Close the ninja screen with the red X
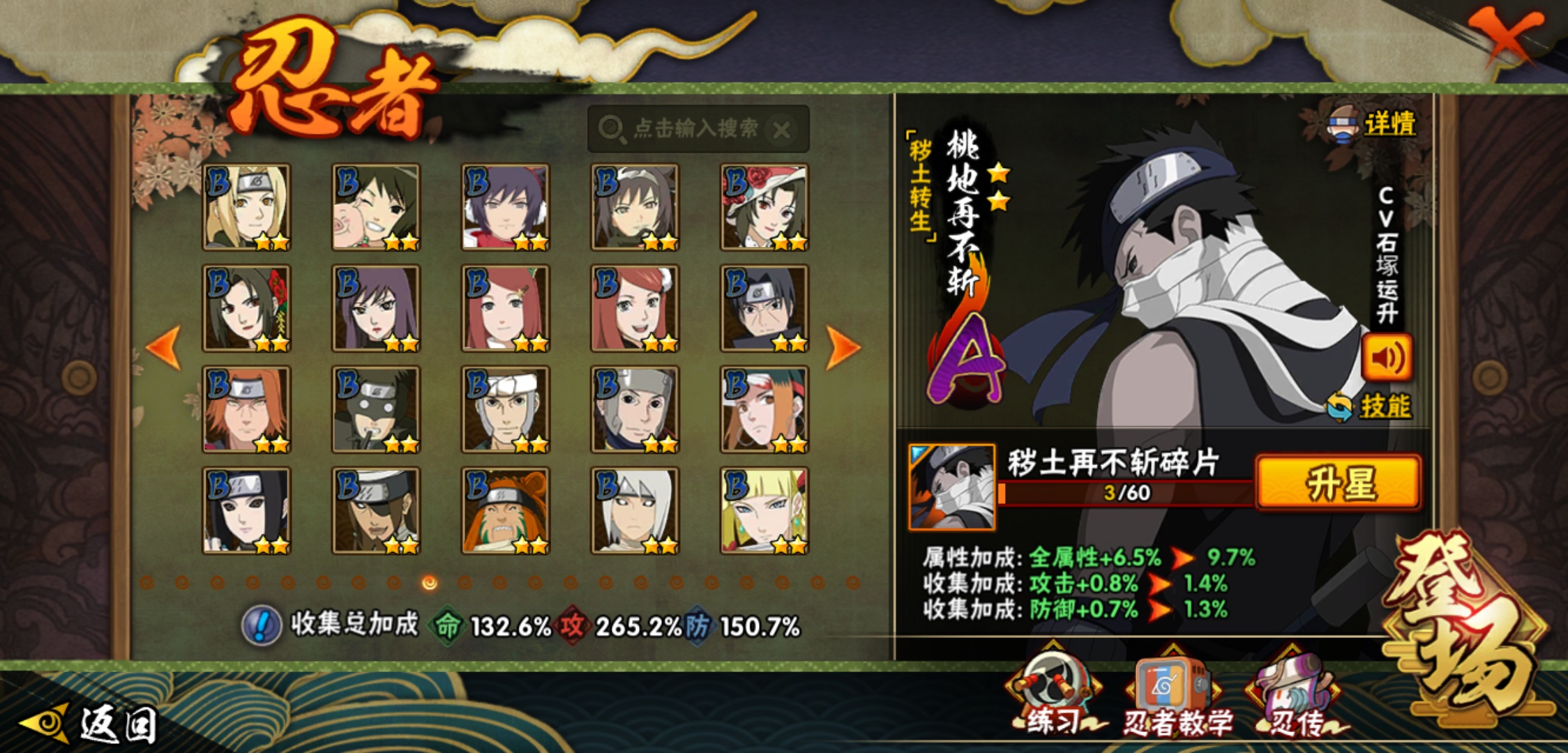Viewport: 1568px width, 753px height. (x=1505, y=35)
